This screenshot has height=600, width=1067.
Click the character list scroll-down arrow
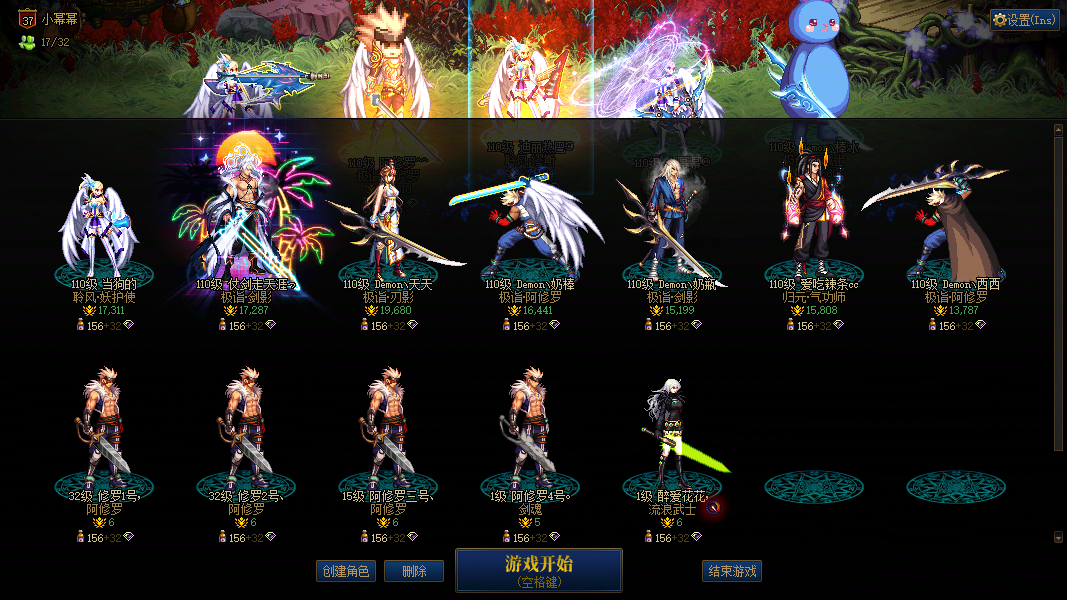(1059, 537)
